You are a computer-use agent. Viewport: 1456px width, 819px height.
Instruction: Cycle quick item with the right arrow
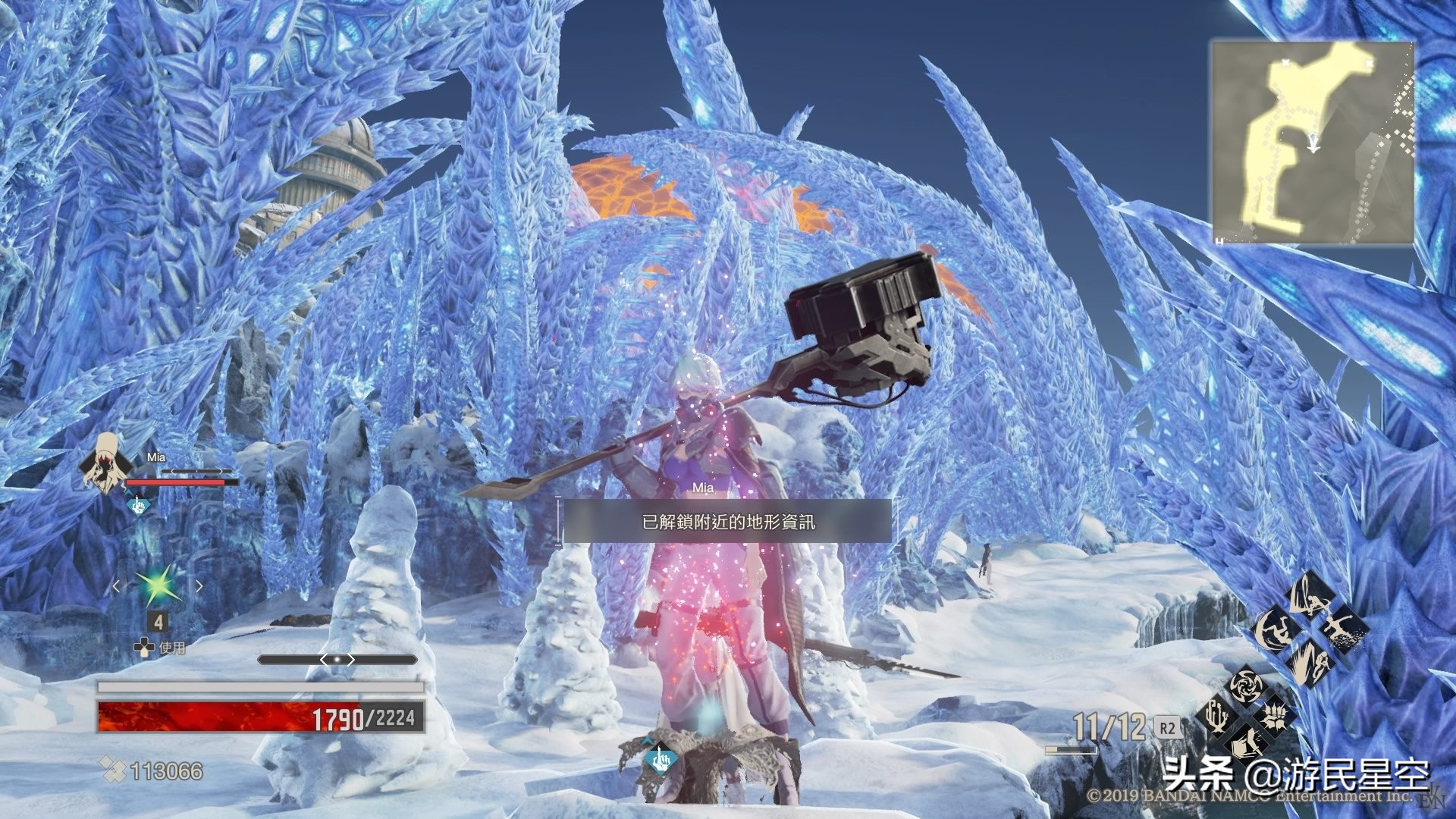pos(199,585)
